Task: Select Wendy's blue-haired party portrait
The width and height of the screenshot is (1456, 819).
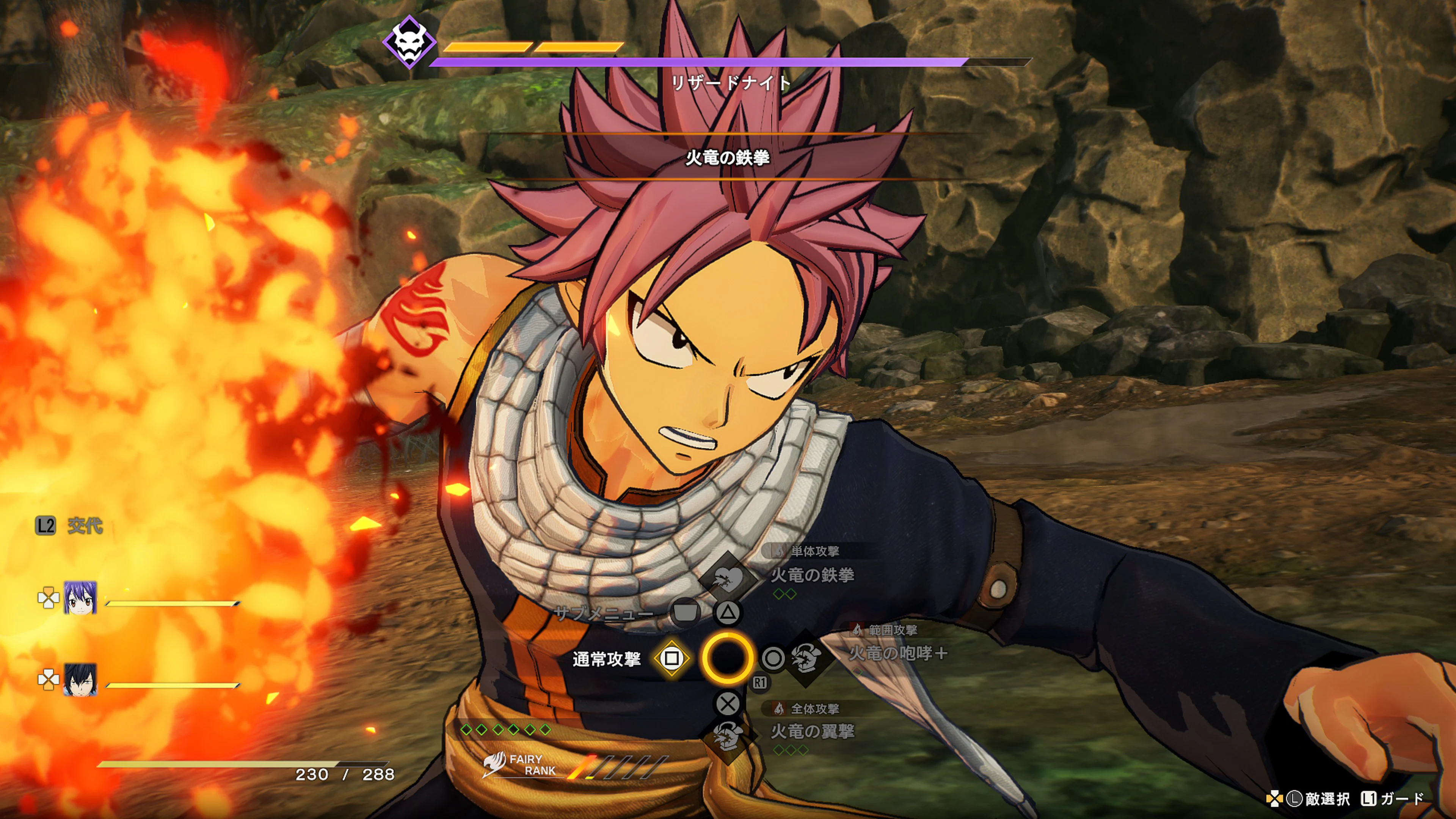Action: point(80,598)
